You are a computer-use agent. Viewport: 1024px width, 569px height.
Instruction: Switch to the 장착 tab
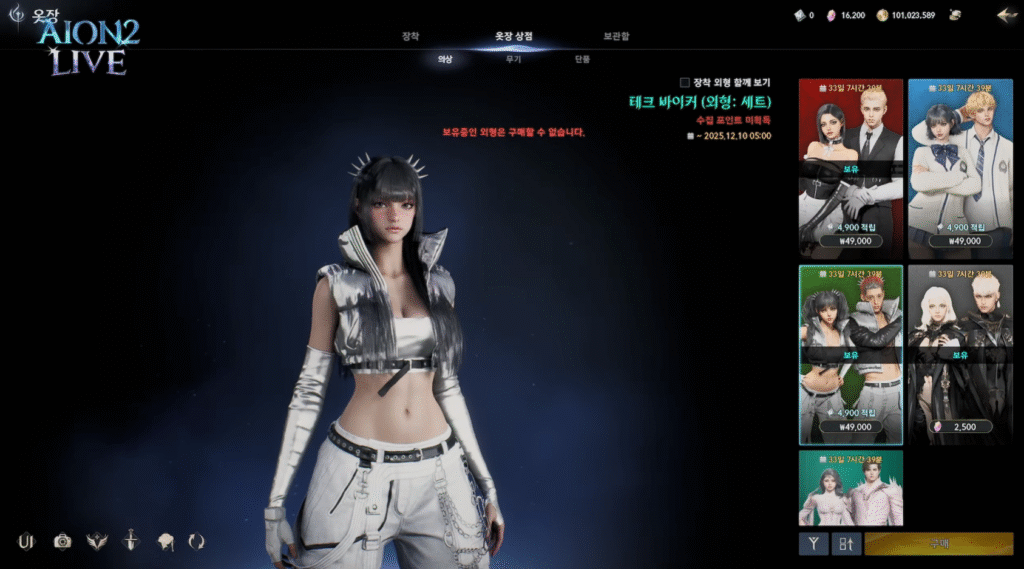tap(410, 36)
